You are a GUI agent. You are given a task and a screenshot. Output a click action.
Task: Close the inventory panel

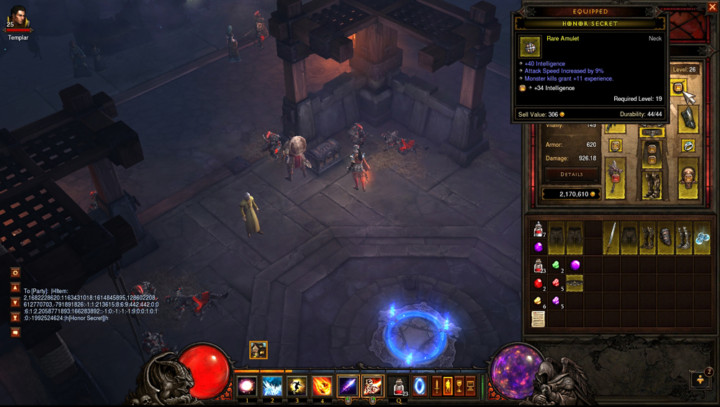click(713, 7)
